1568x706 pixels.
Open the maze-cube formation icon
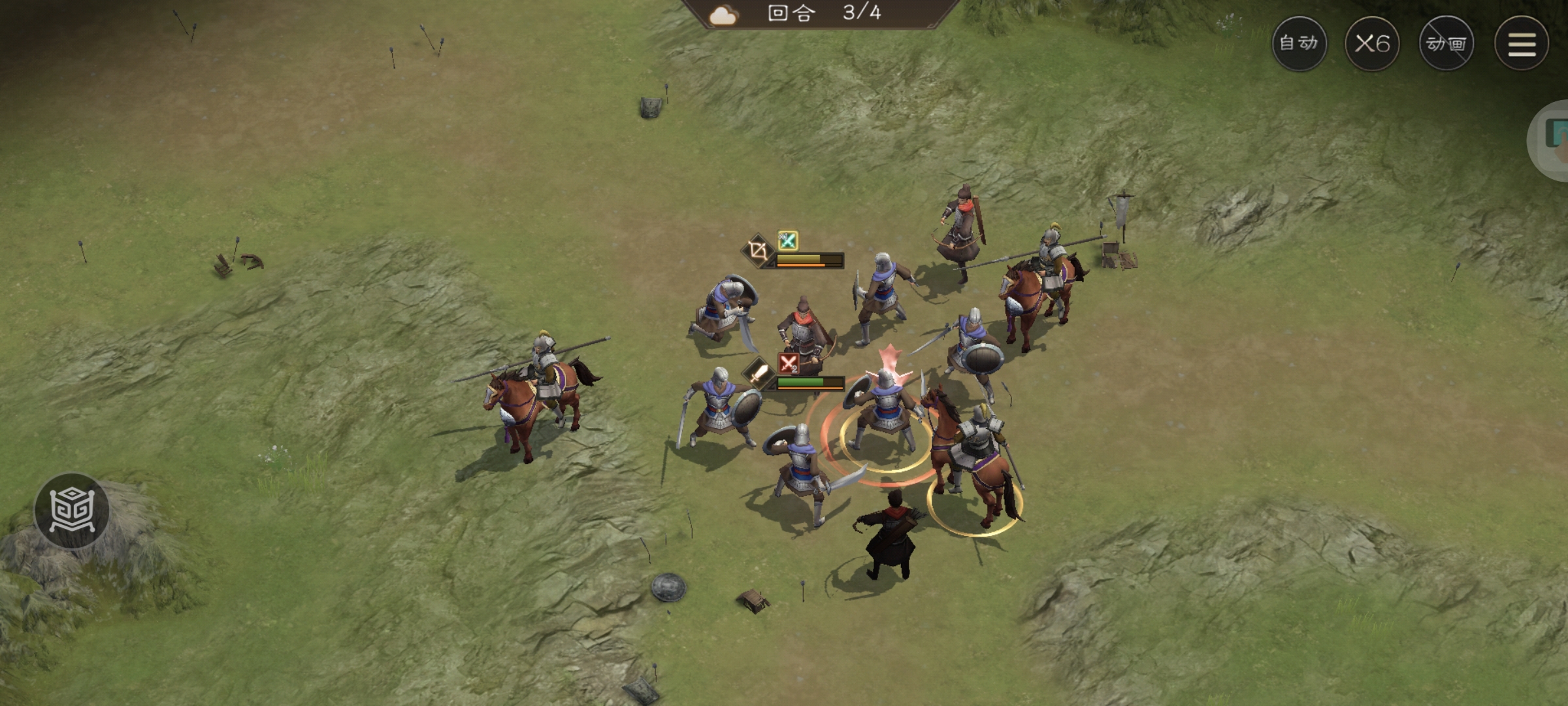tap(72, 511)
